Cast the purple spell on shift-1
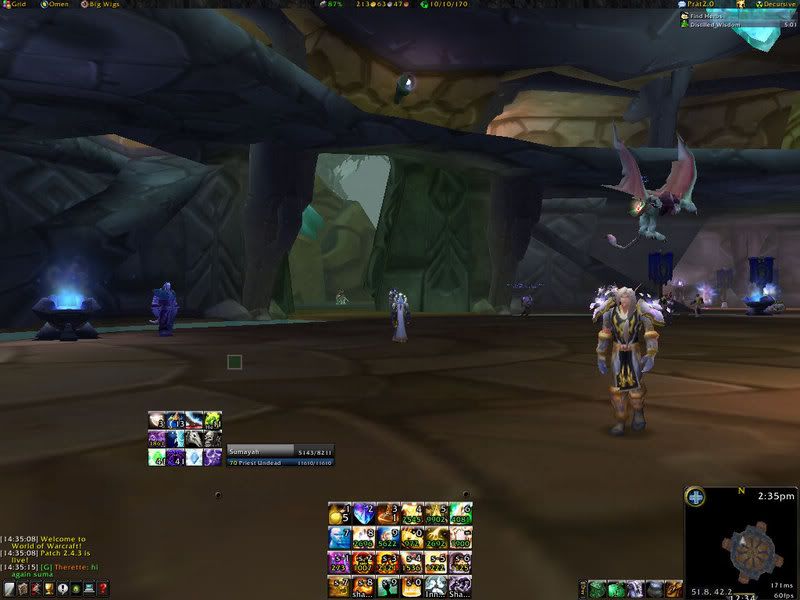This screenshot has width=800, height=600. coord(339,562)
